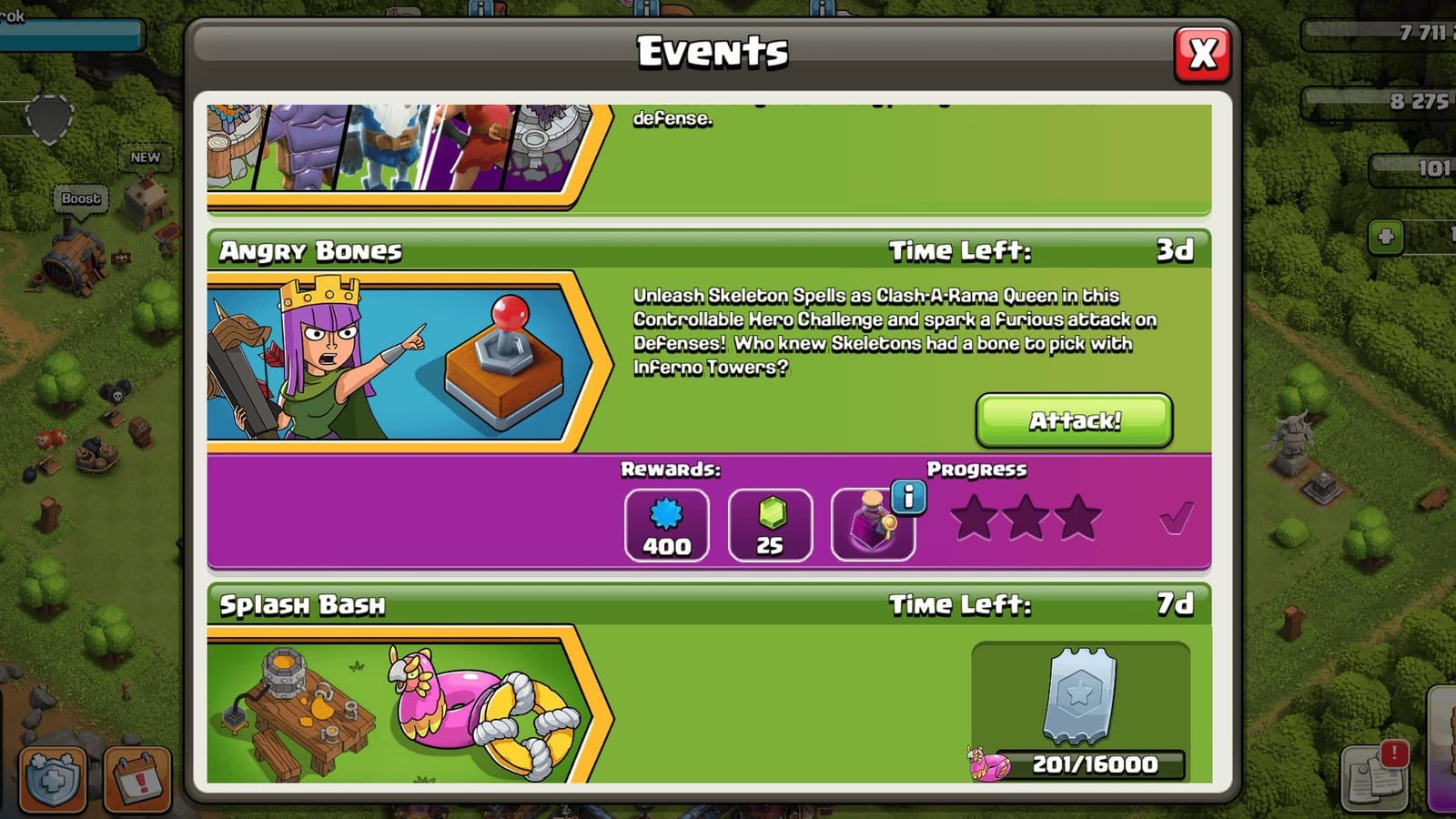Select the 25 Gems reward icon
Viewport: 1456px width, 819px height.
tap(770, 524)
